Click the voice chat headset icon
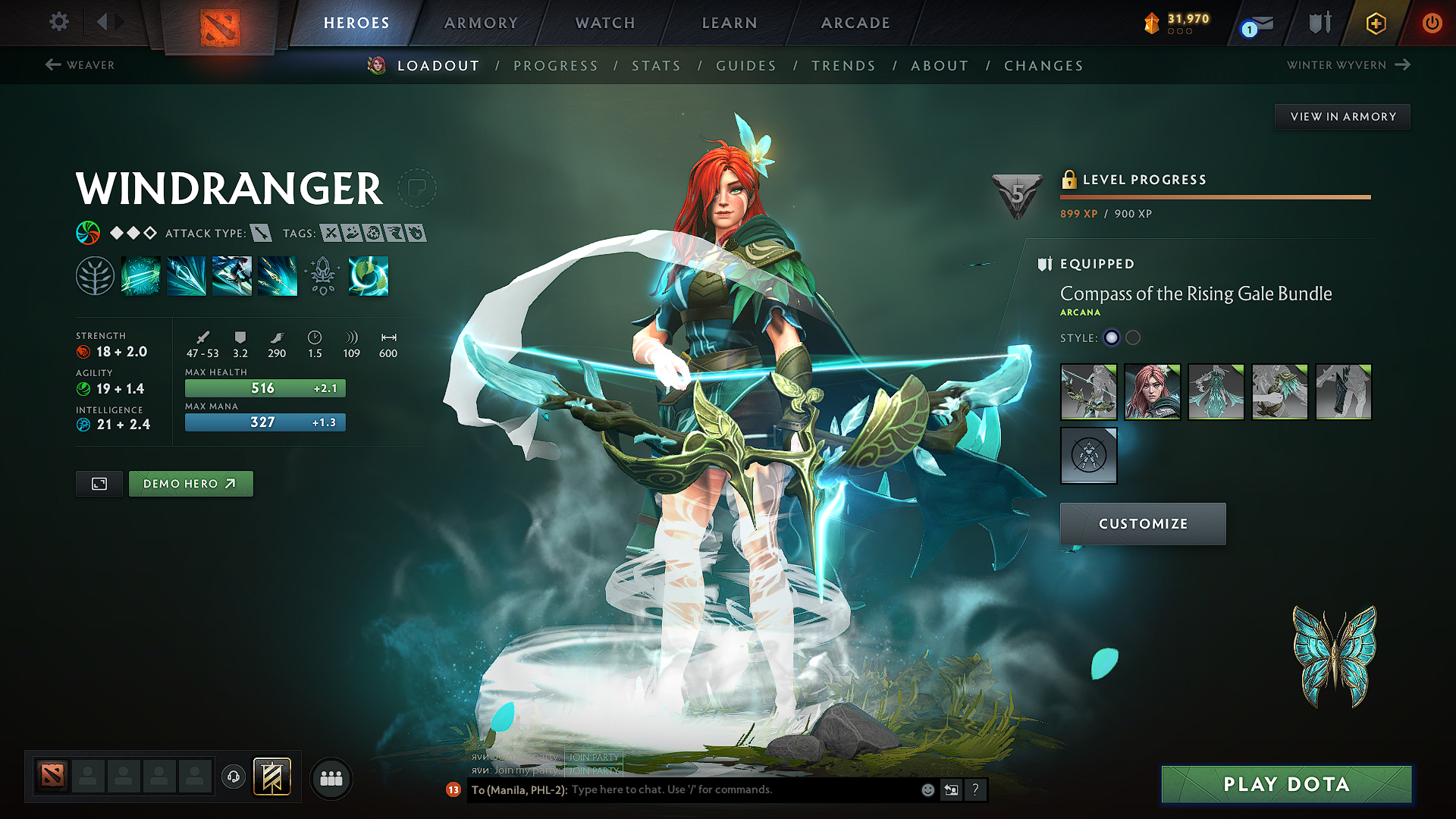The height and width of the screenshot is (819, 1456). point(235,778)
